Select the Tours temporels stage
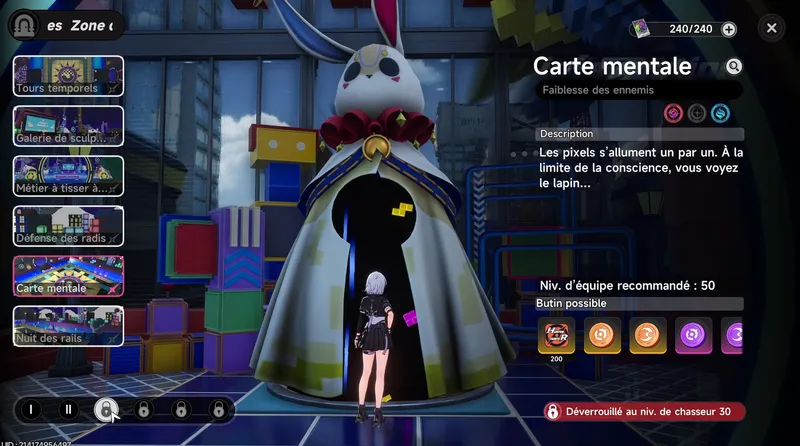The height and width of the screenshot is (446, 800). [68, 76]
